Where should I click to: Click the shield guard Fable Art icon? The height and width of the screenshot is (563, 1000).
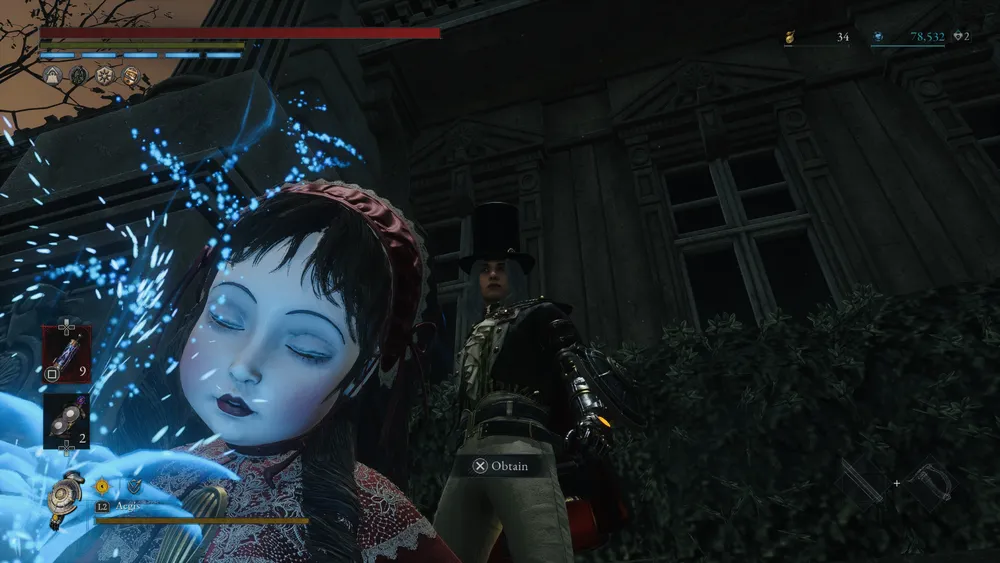[133, 487]
